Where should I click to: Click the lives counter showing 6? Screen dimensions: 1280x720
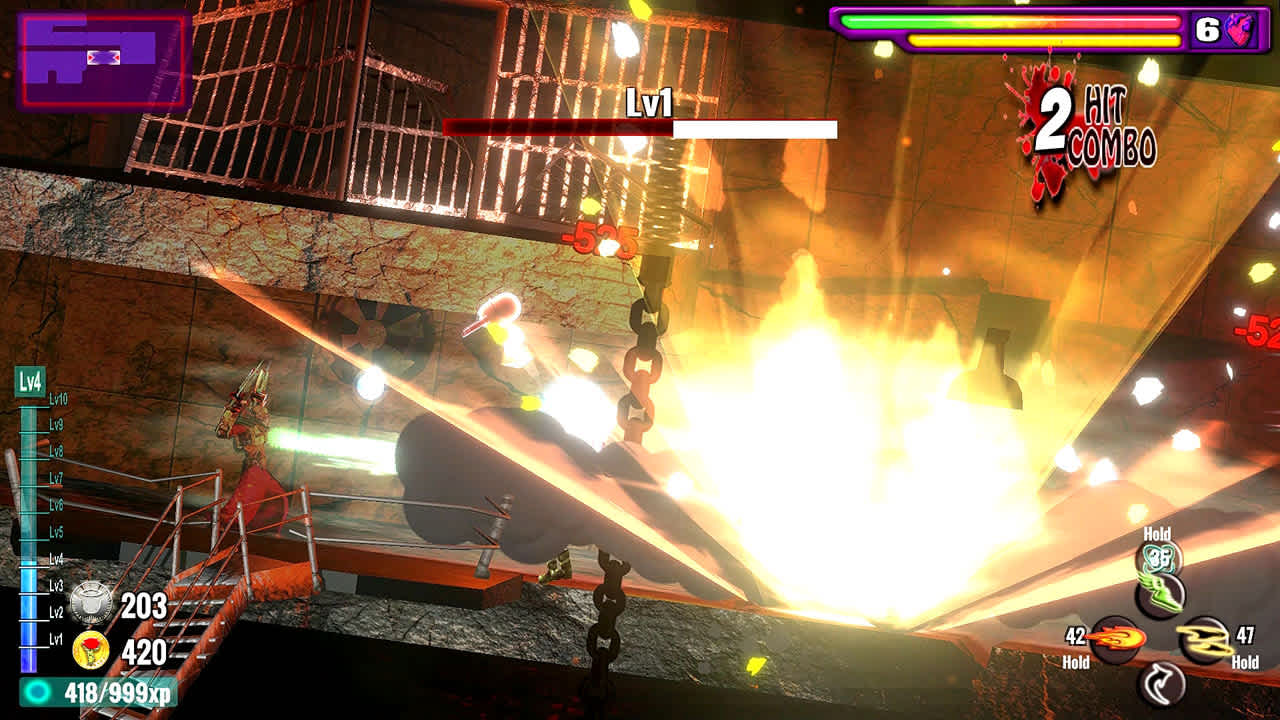1206,30
